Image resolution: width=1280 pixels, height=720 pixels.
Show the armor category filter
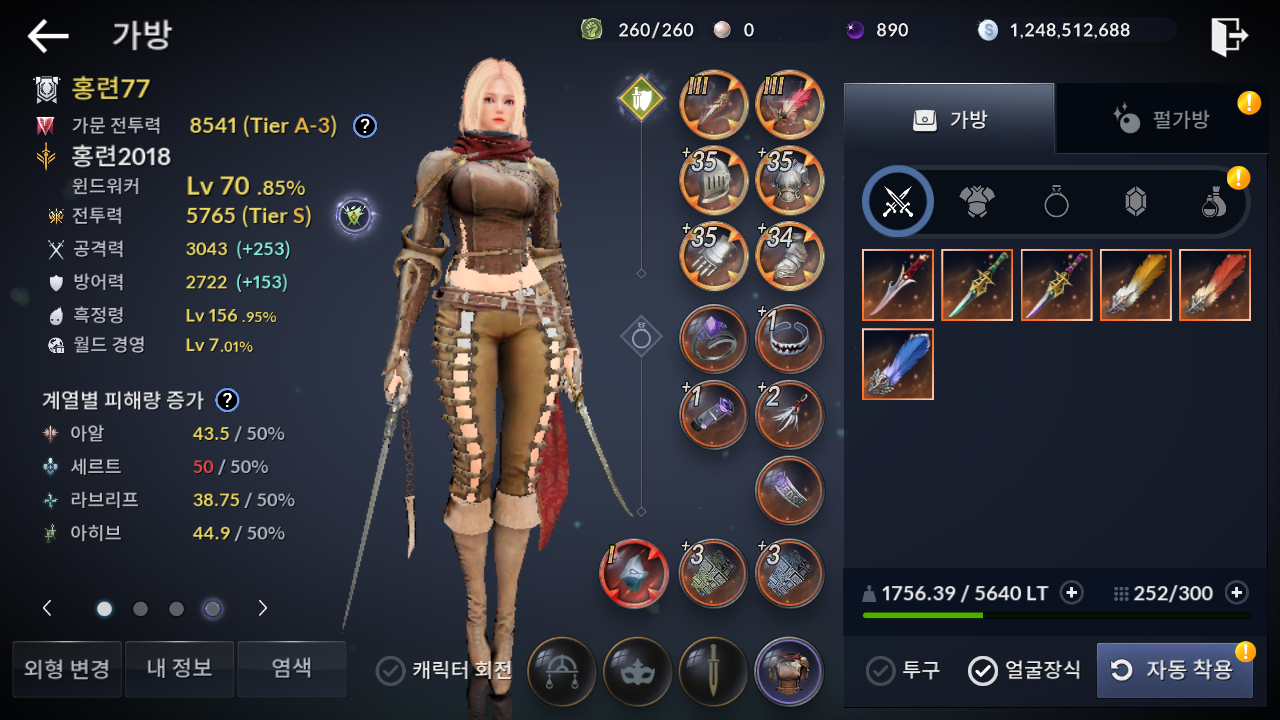click(x=977, y=202)
